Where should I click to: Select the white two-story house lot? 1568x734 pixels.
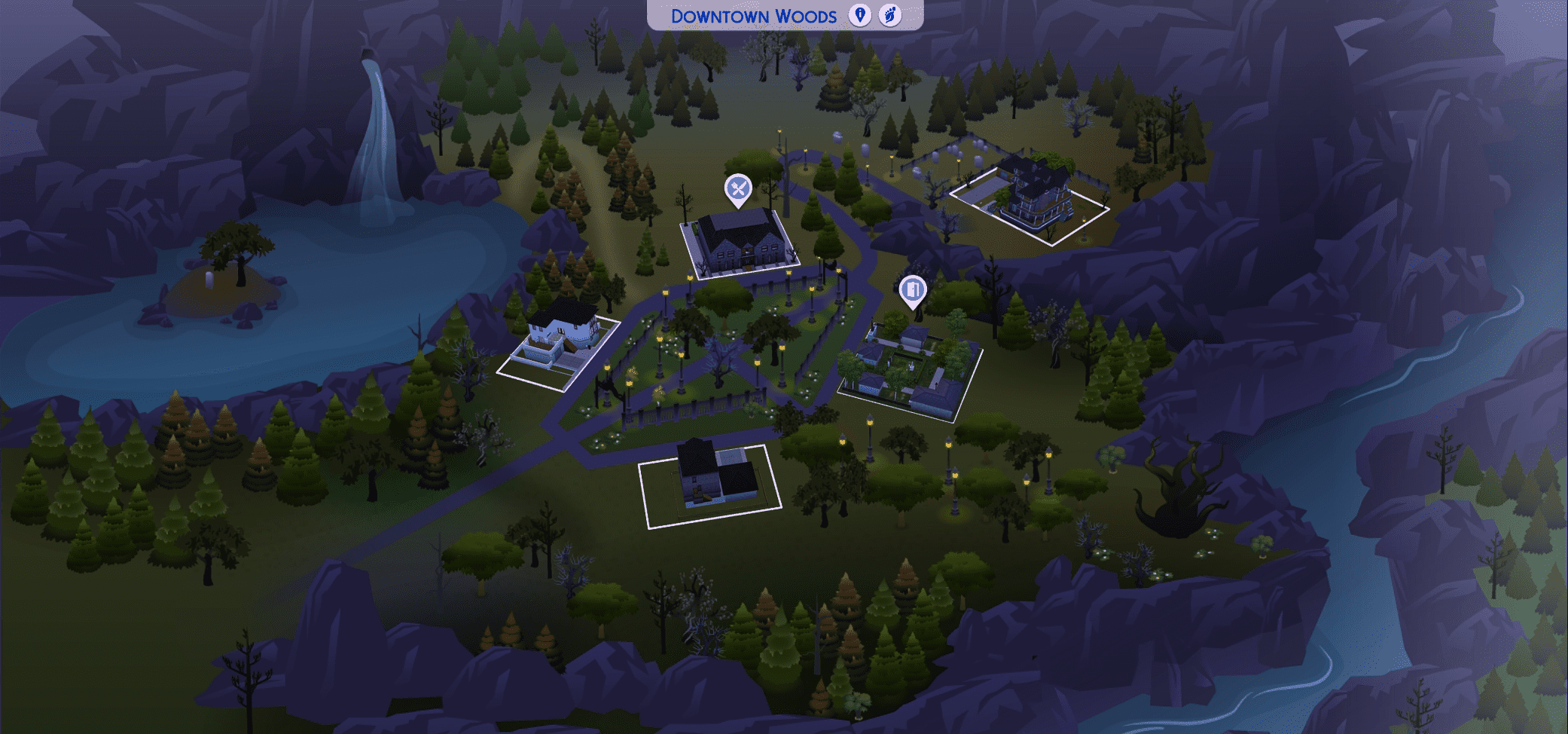(x=559, y=344)
